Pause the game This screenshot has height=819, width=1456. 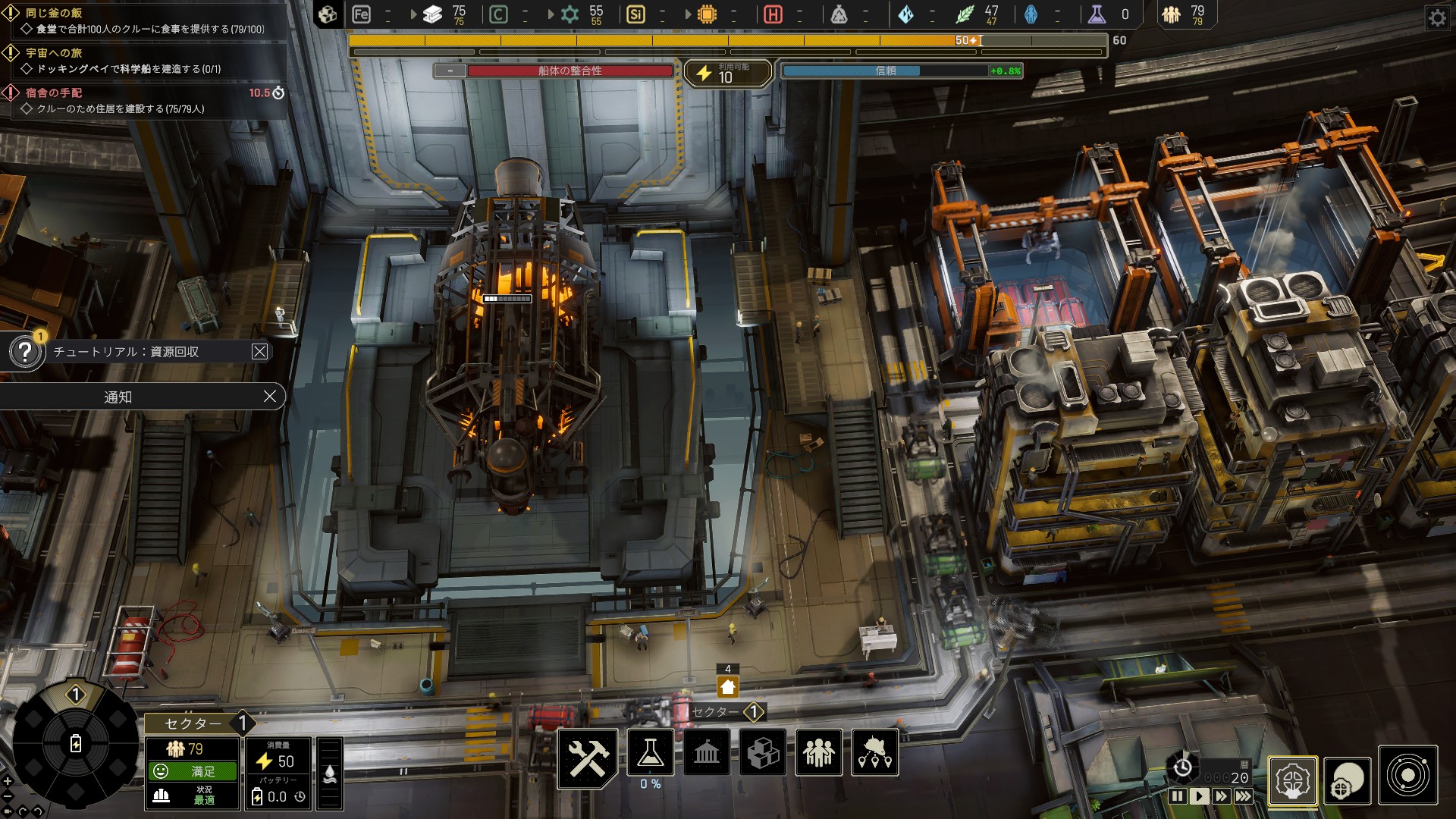tap(1177, 796)
